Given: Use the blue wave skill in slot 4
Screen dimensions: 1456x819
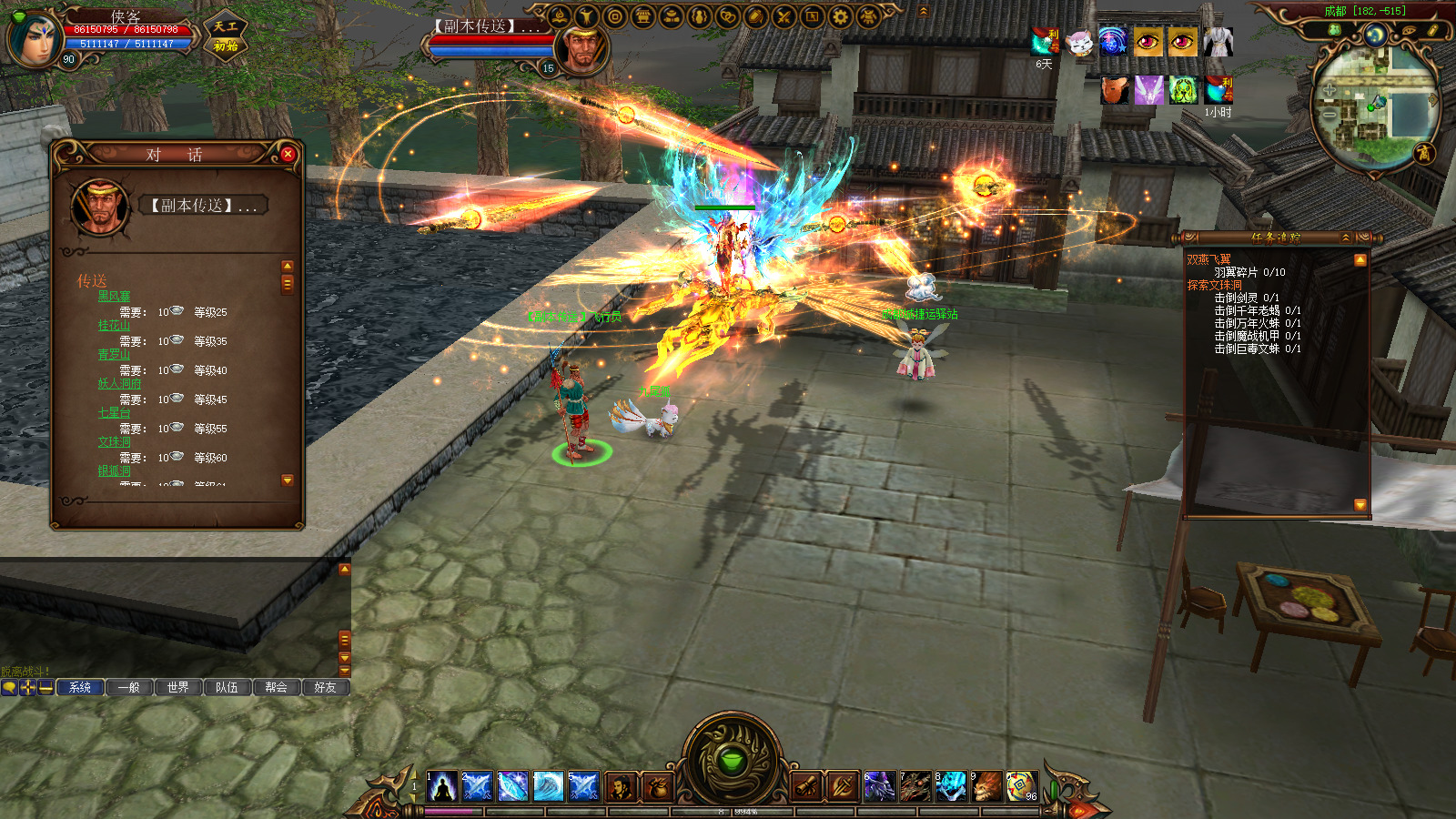Looking at the screenshot, I should pos(548,786).
